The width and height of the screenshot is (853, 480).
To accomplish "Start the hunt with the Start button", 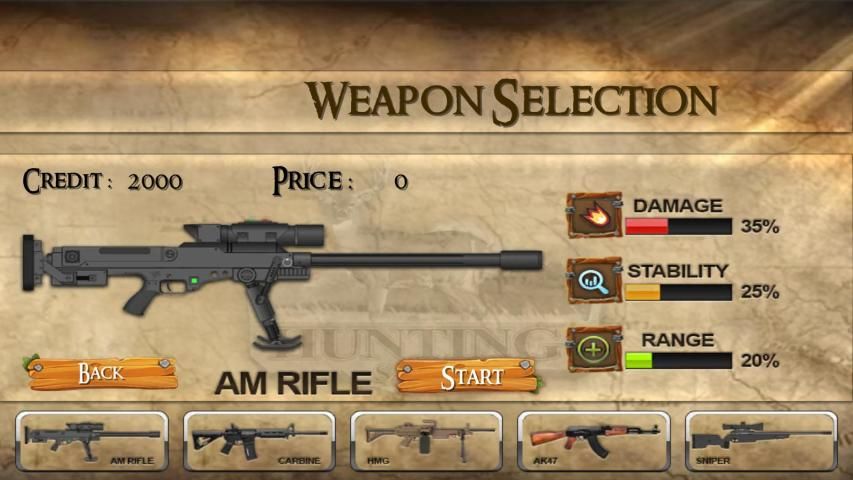I will point(469,375).
